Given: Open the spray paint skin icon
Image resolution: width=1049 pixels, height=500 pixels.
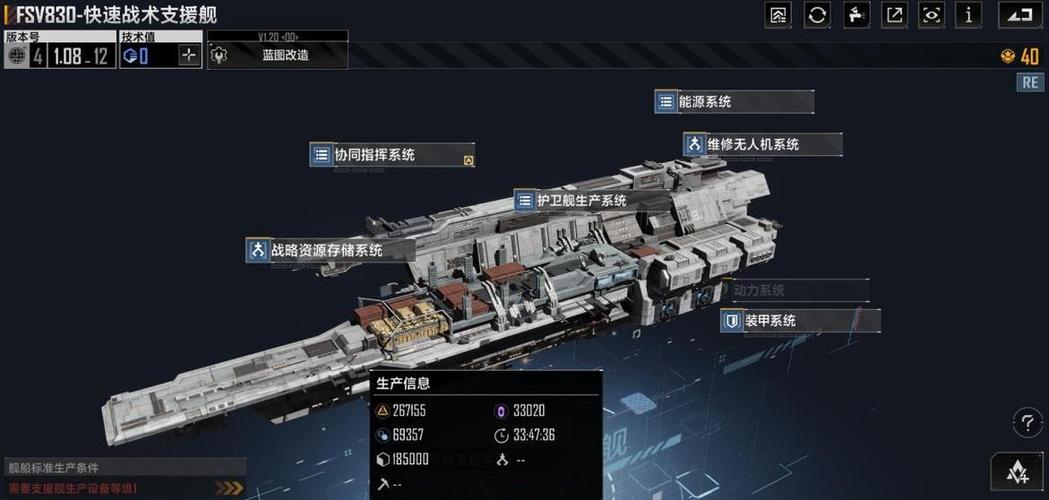Looking at the screenshot, I should 856,14.
